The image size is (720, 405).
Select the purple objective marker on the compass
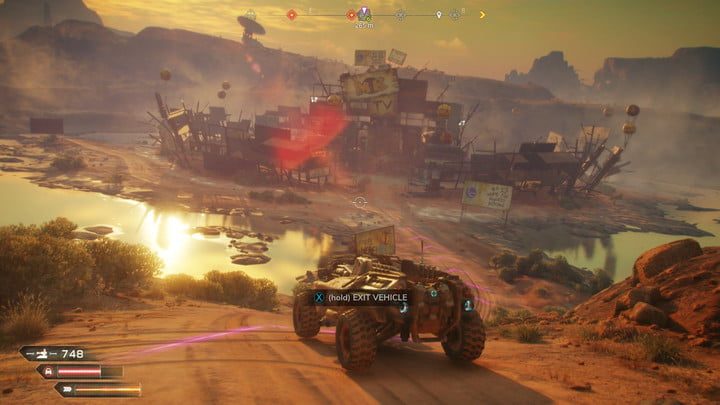click(x=364, y=14)
